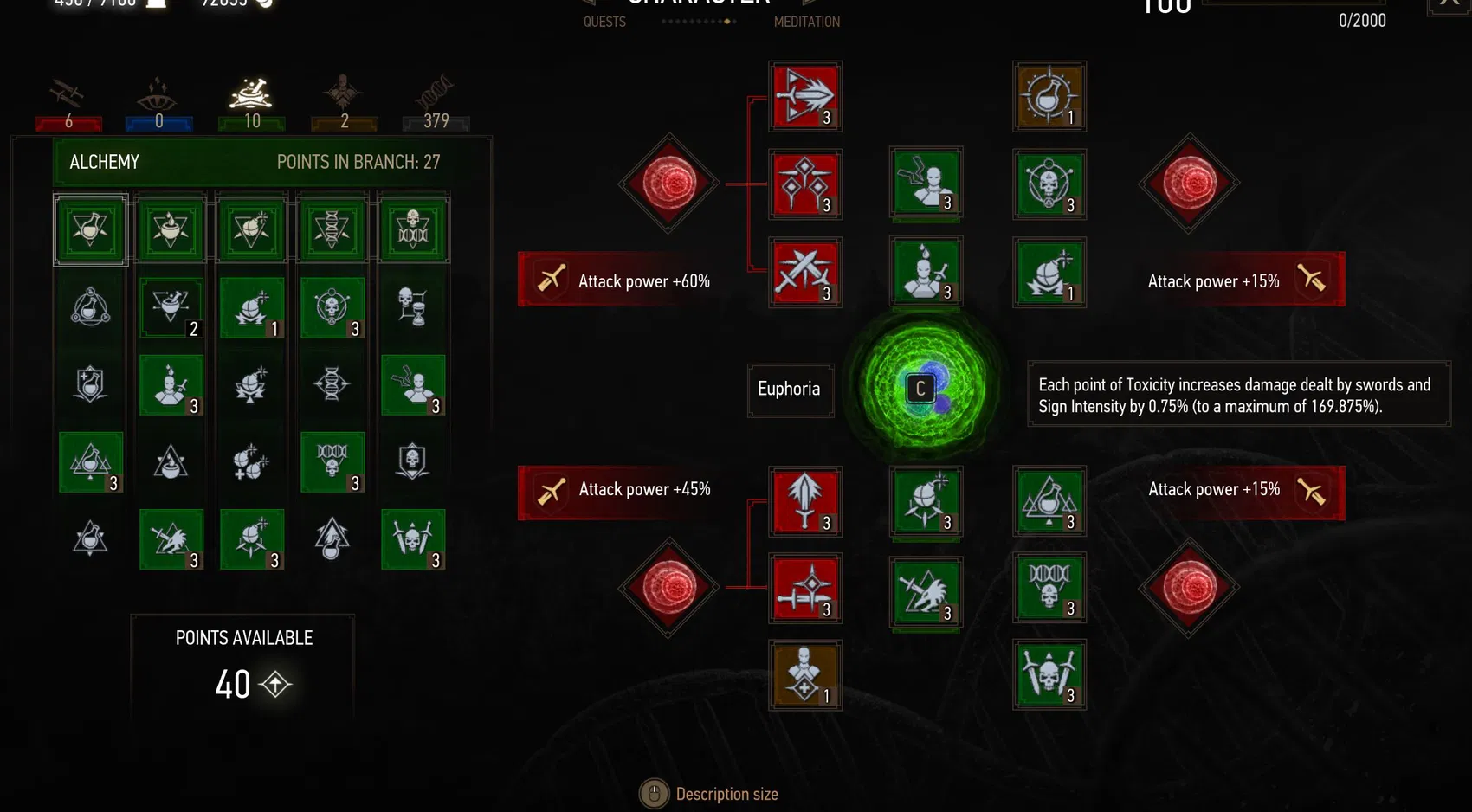Click the upper-left red mutagen diamond slot

(668, 184)
